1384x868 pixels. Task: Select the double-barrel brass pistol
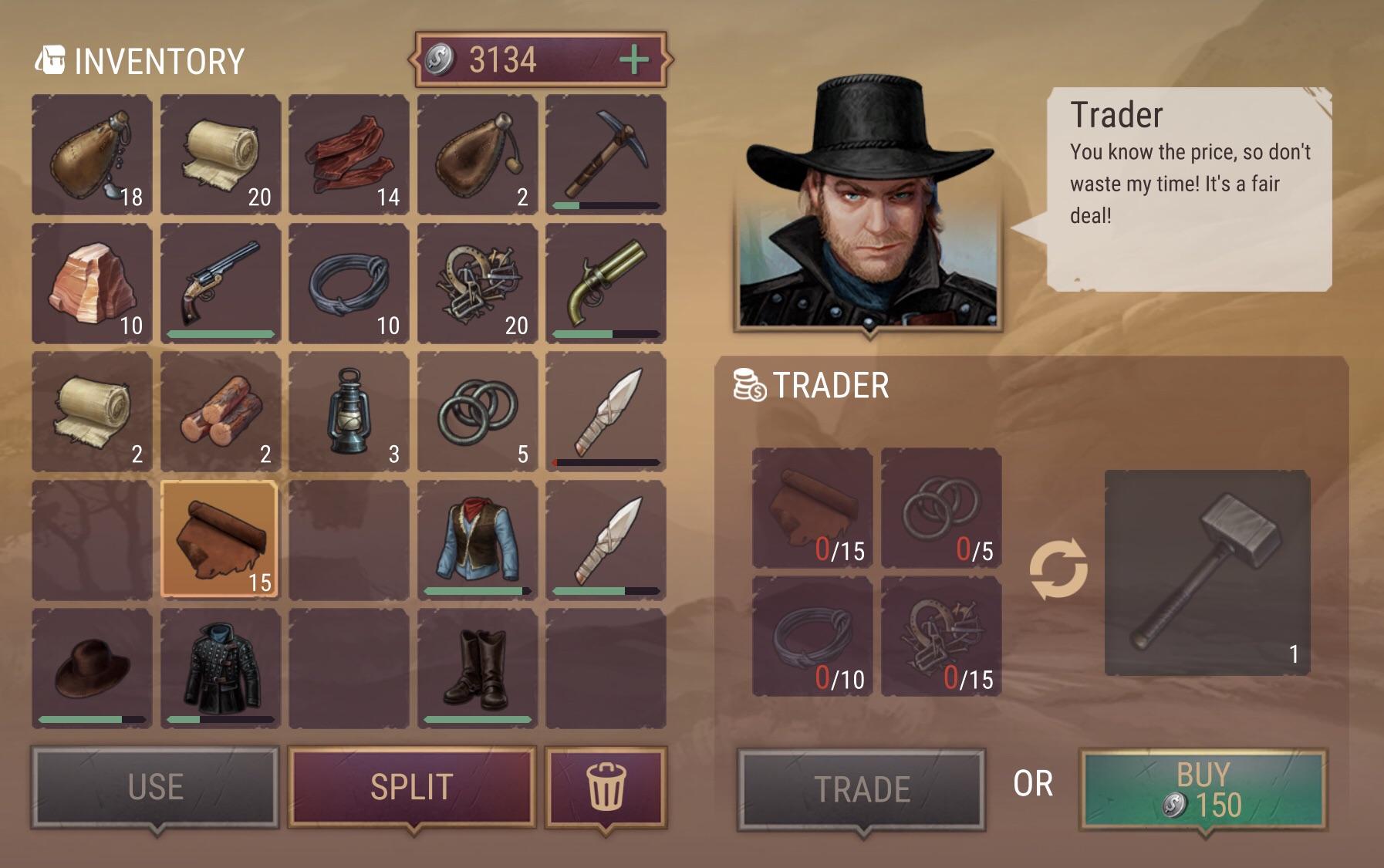[x=606, y=282]
